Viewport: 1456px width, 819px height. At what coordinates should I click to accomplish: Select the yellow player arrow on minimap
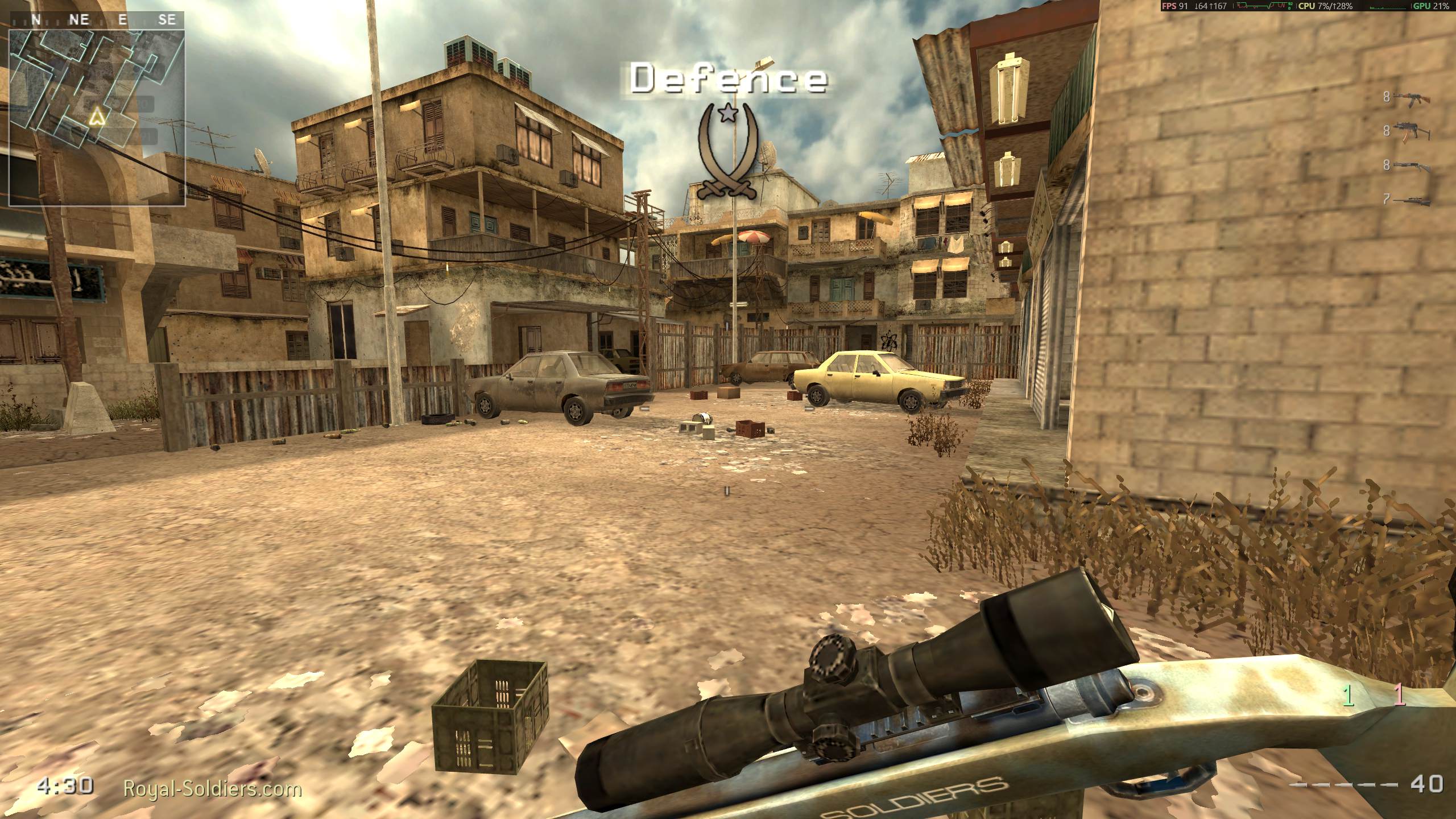tap(99, 118)
